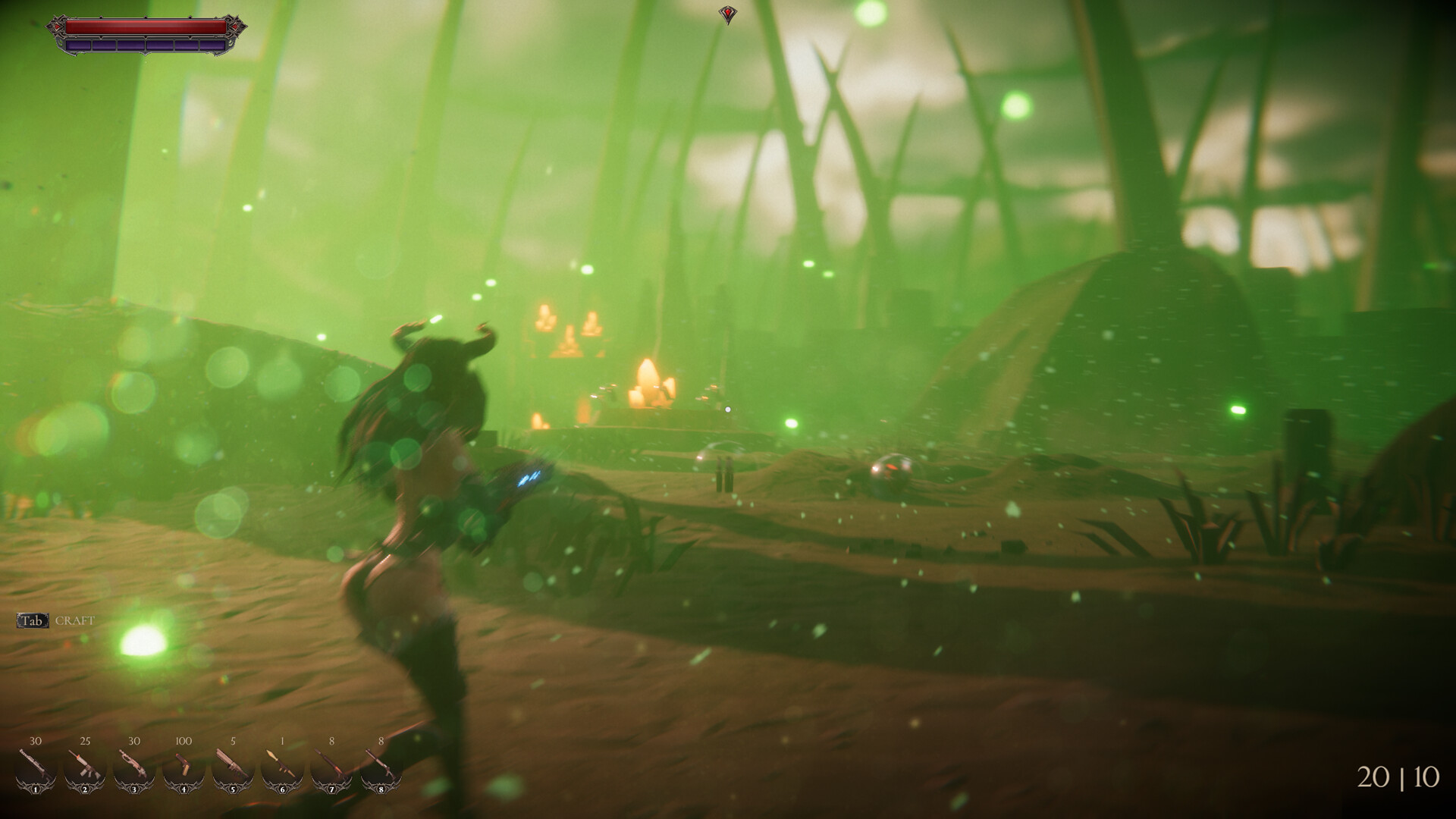Click the ammo count above slot 4 reading 100
The height and width of the screenshot is (819, 1456).
(x=184, y=741)
